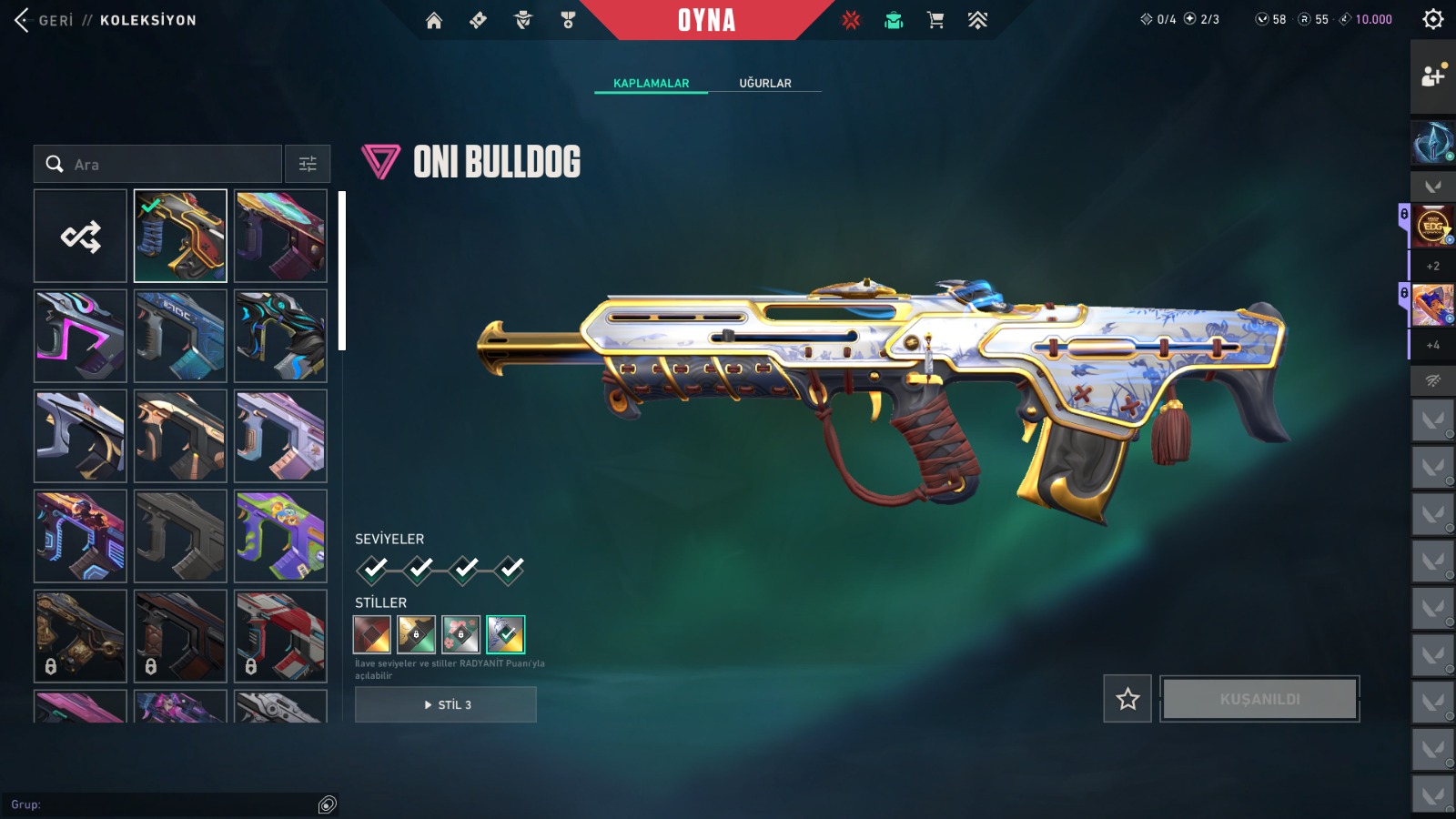Switch to the Uğurlar tab
1456x819 pixels.
pyautogui.click(x=764, y=83)
